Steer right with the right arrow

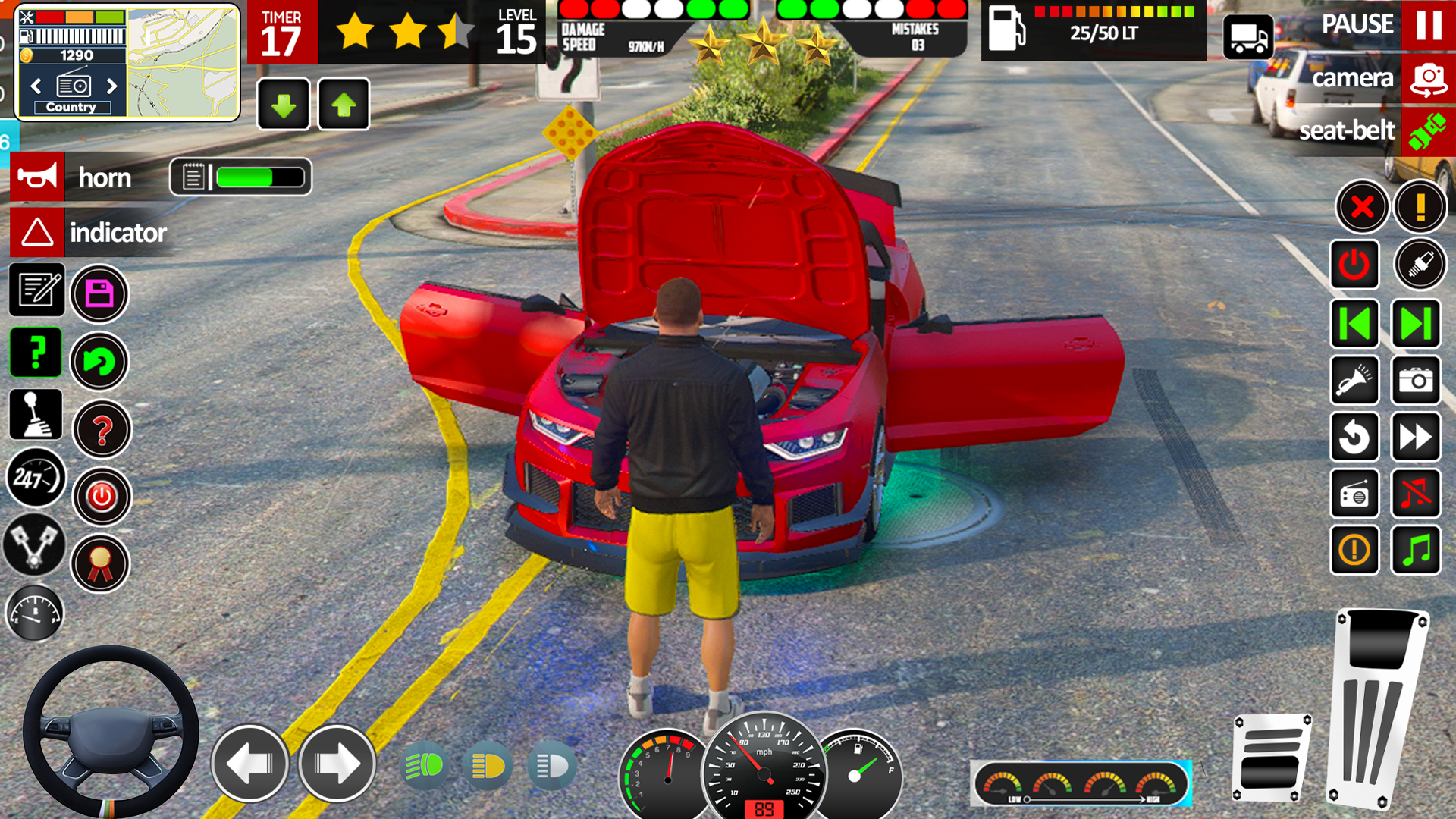(x=337, y=764)
